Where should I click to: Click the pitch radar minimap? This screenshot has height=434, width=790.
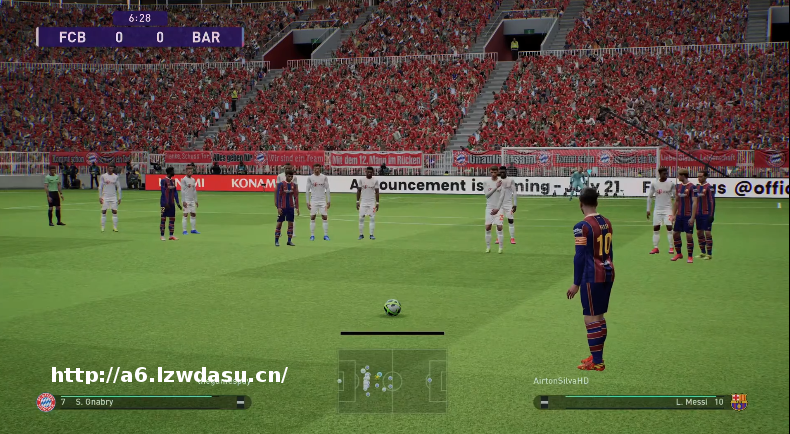392,380
